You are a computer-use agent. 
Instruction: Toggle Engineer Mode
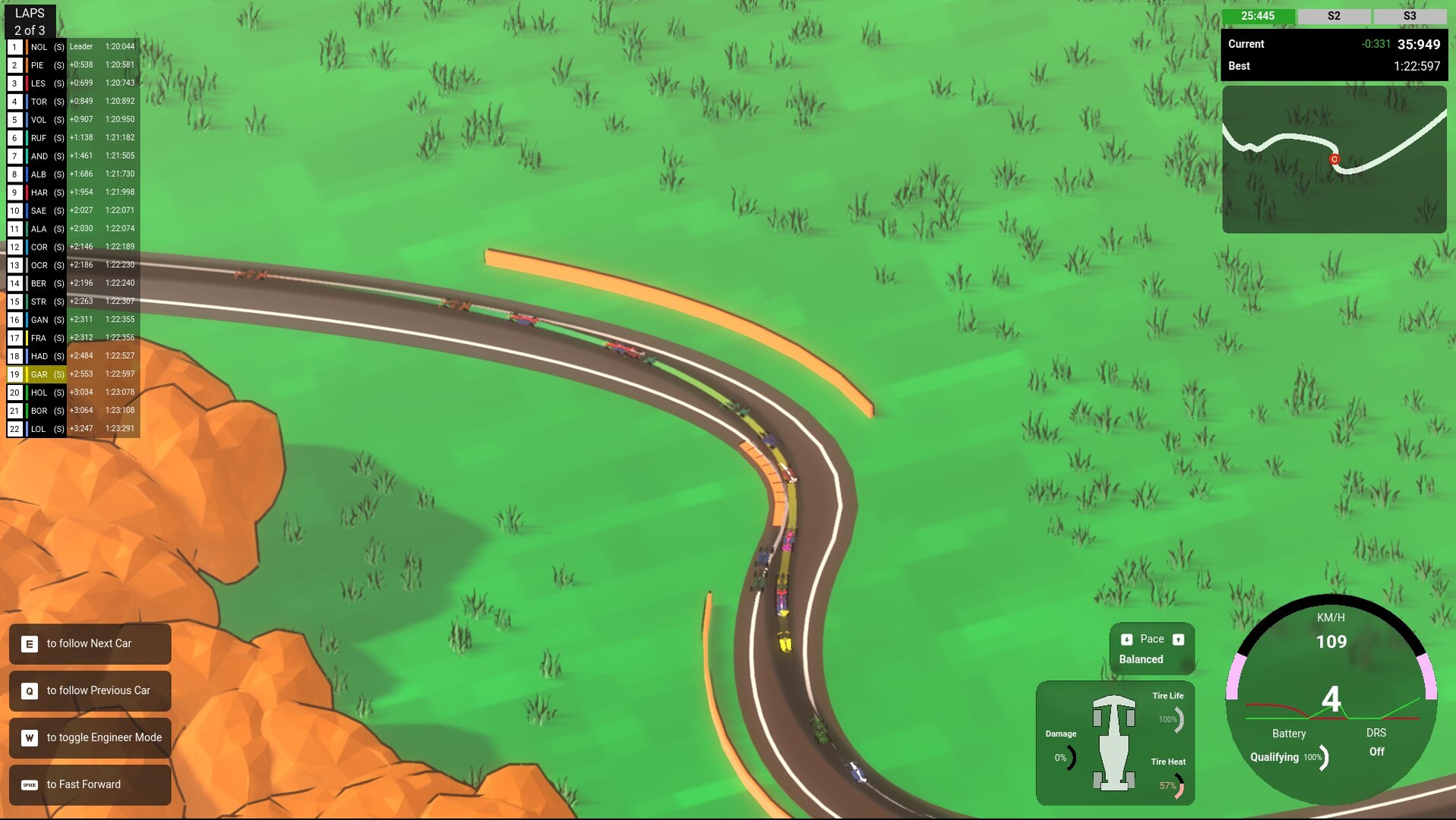(x=90, y=737)
